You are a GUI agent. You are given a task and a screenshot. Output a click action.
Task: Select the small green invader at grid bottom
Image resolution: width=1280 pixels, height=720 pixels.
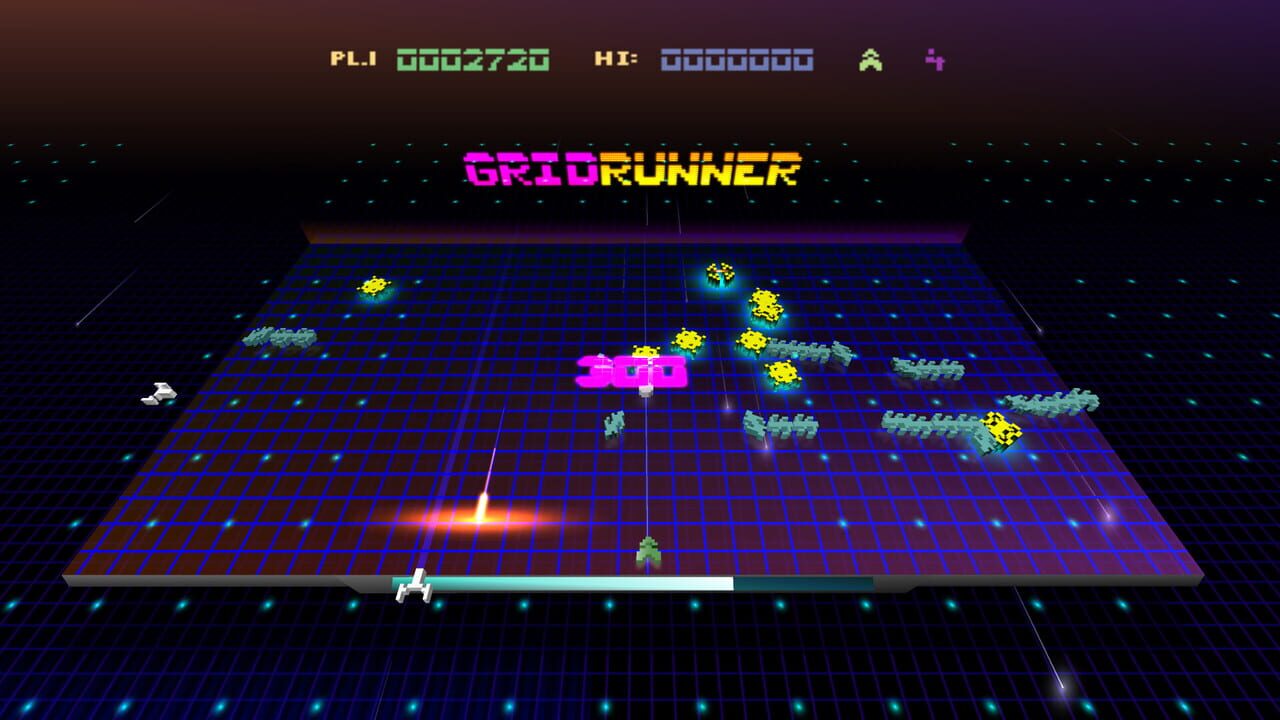pos(648,547)
